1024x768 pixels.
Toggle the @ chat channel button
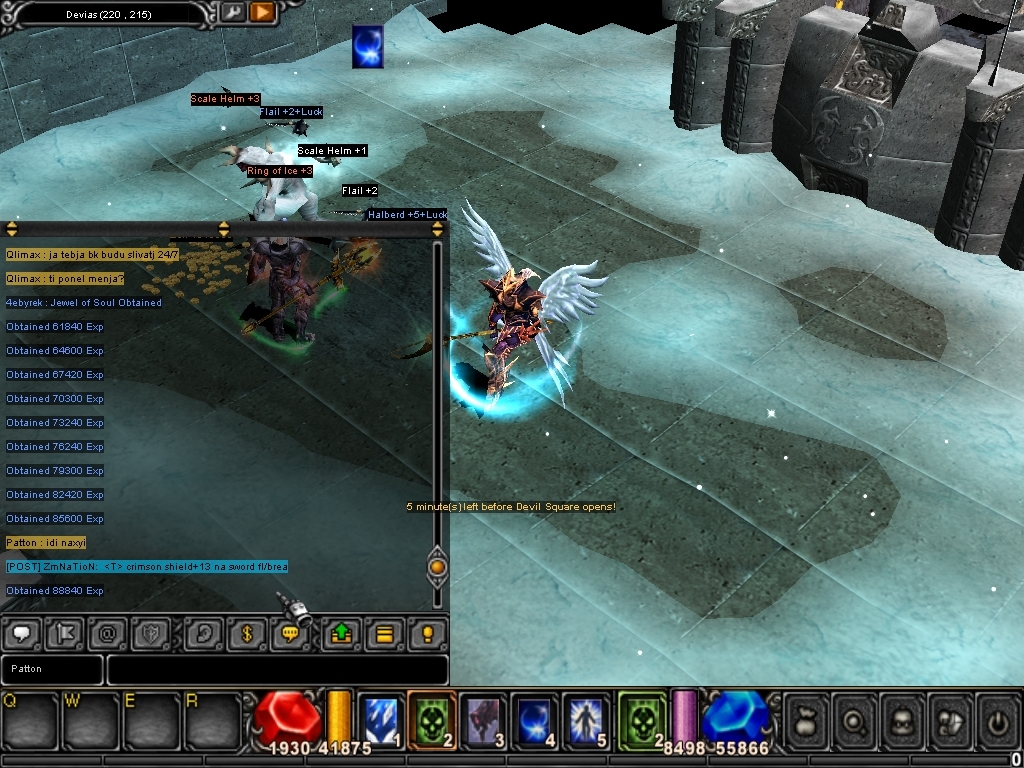pyautogui.click(x=108, y=633)
